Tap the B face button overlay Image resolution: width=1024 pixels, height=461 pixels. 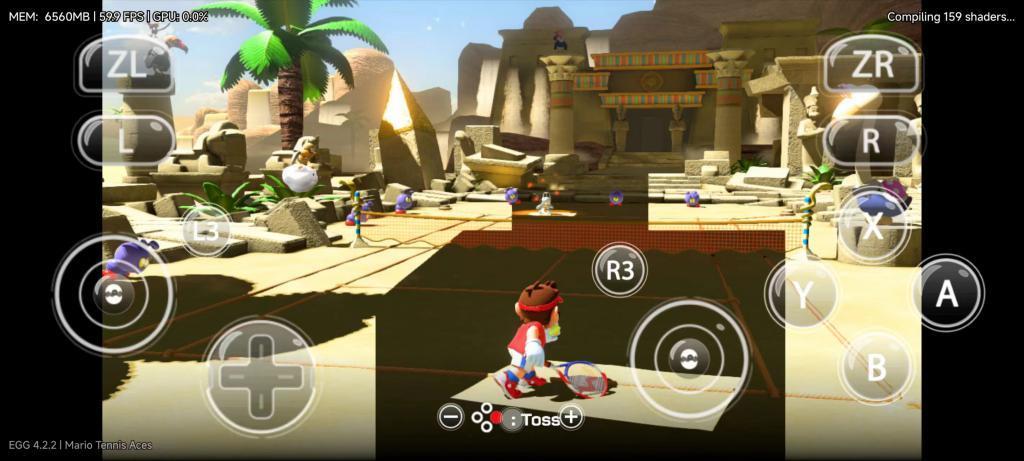[875, 367]
